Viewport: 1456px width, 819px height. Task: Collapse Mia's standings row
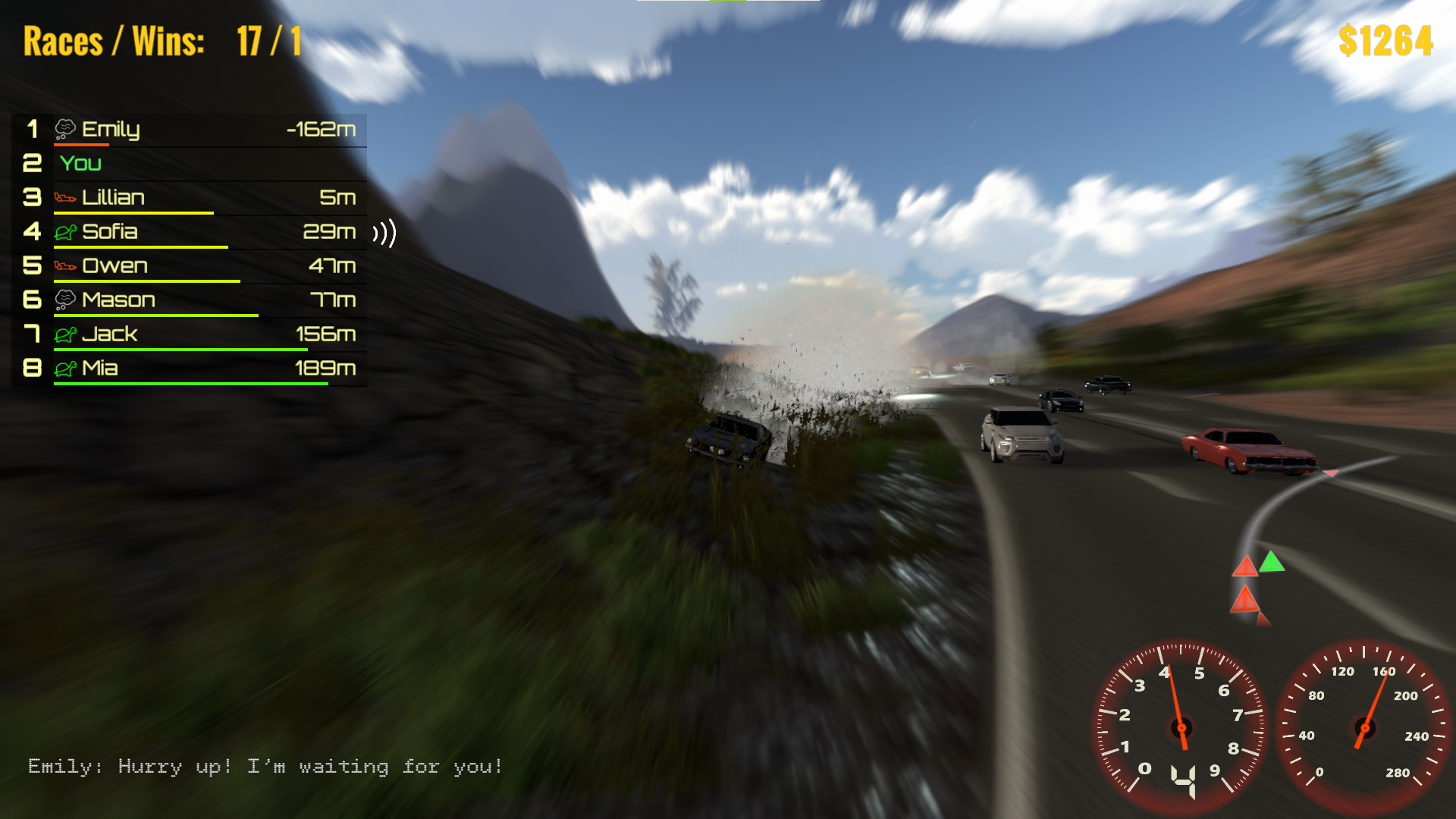point(190,368)
